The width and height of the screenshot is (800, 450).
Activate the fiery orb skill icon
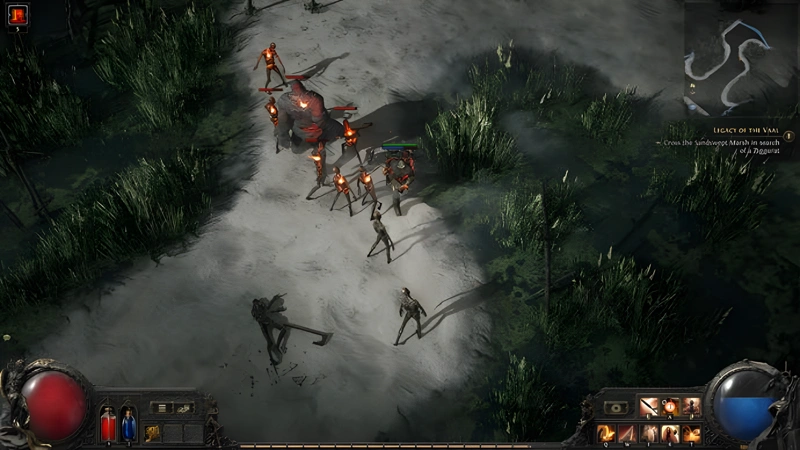click(670, 407)
